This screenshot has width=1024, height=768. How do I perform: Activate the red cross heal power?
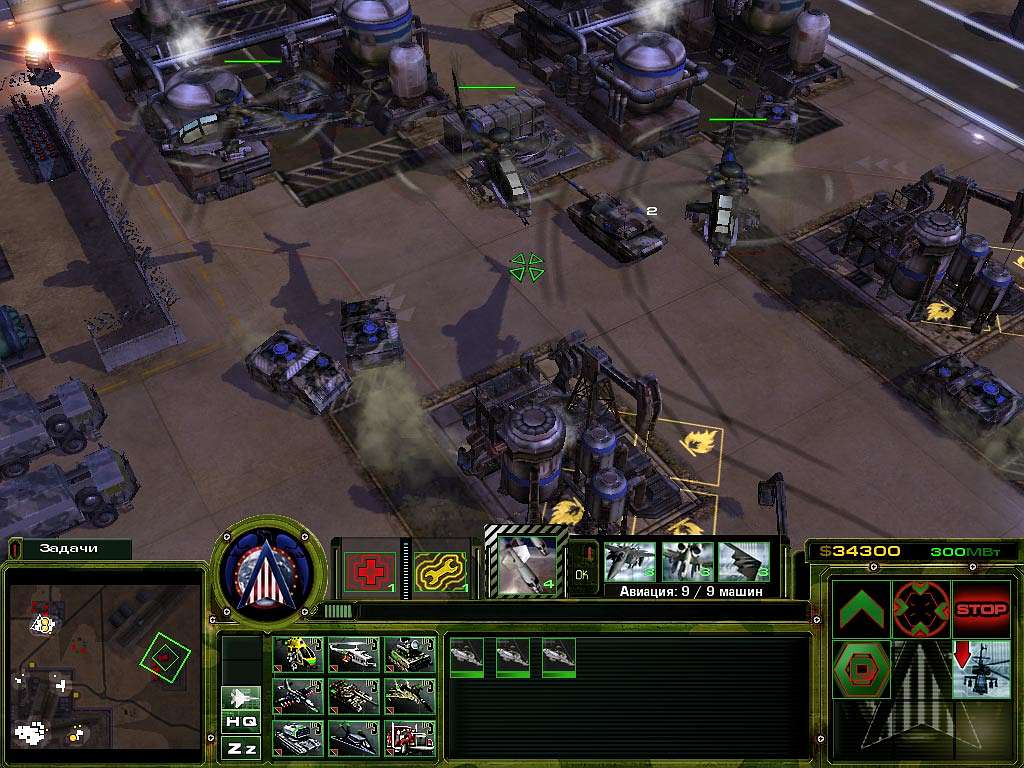pyautogui.click(x=370, y=572)
